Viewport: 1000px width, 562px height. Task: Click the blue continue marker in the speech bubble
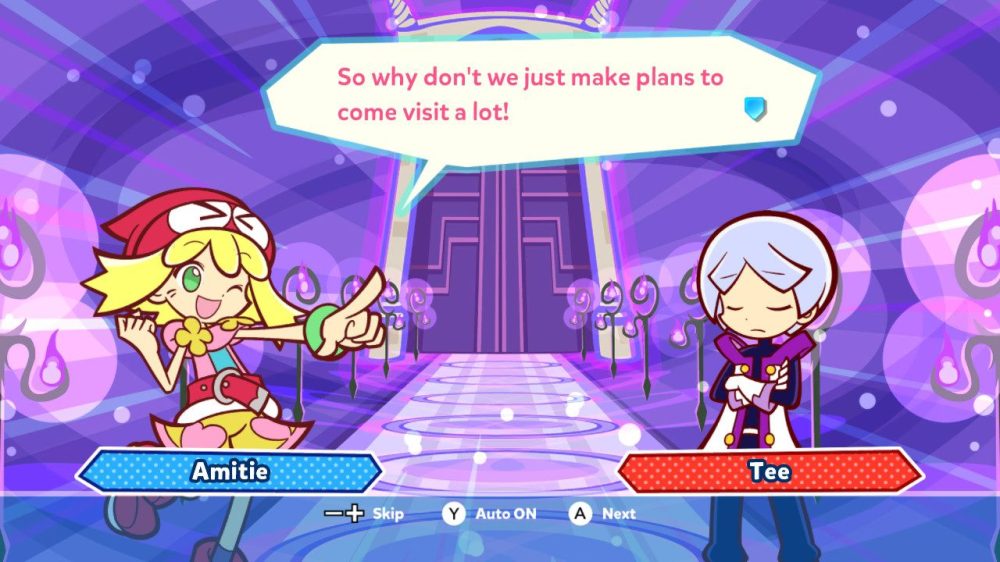click(755, 108)
